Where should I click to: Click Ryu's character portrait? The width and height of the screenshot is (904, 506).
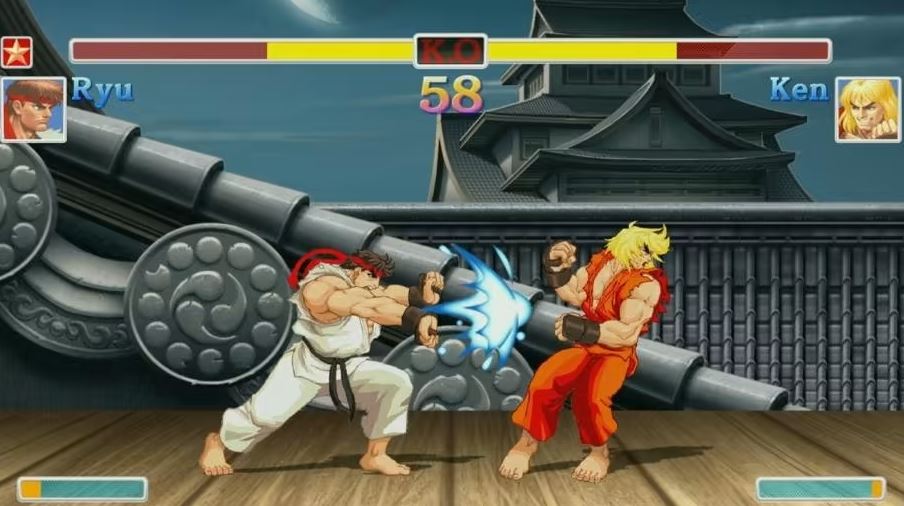(x=34, y=109)
